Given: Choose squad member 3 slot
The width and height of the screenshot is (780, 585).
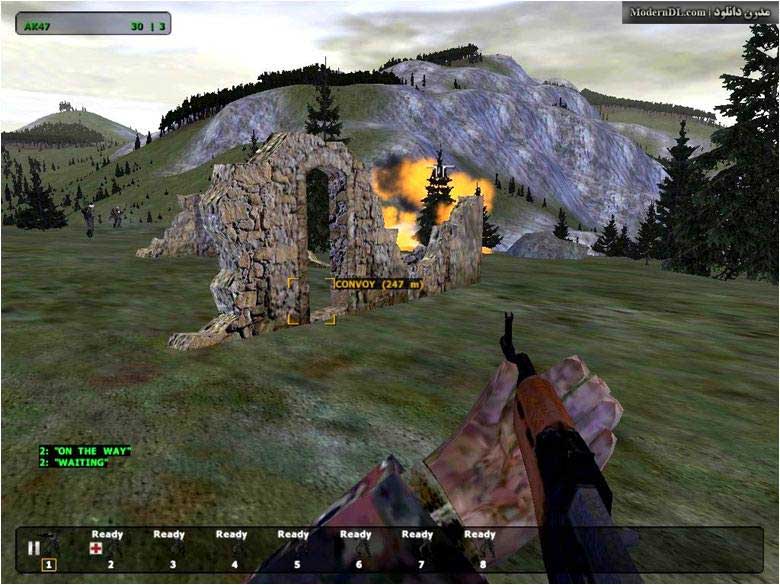Looking at the screenshot, I should pyautogui.click(x=171, y=549).
